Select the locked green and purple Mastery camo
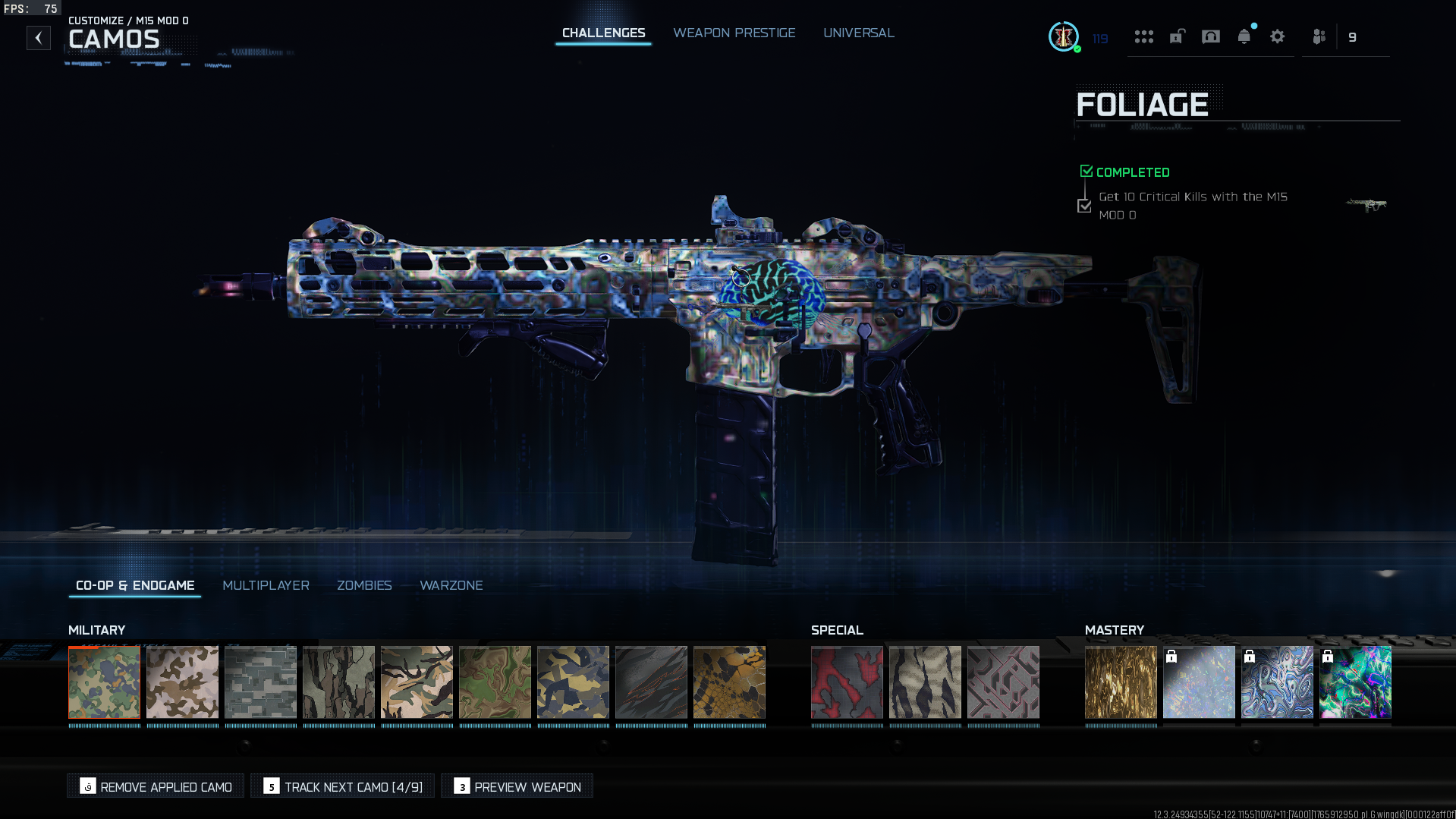The height and width of the screenshot is (819, 1456). [x=1355, y=682]
